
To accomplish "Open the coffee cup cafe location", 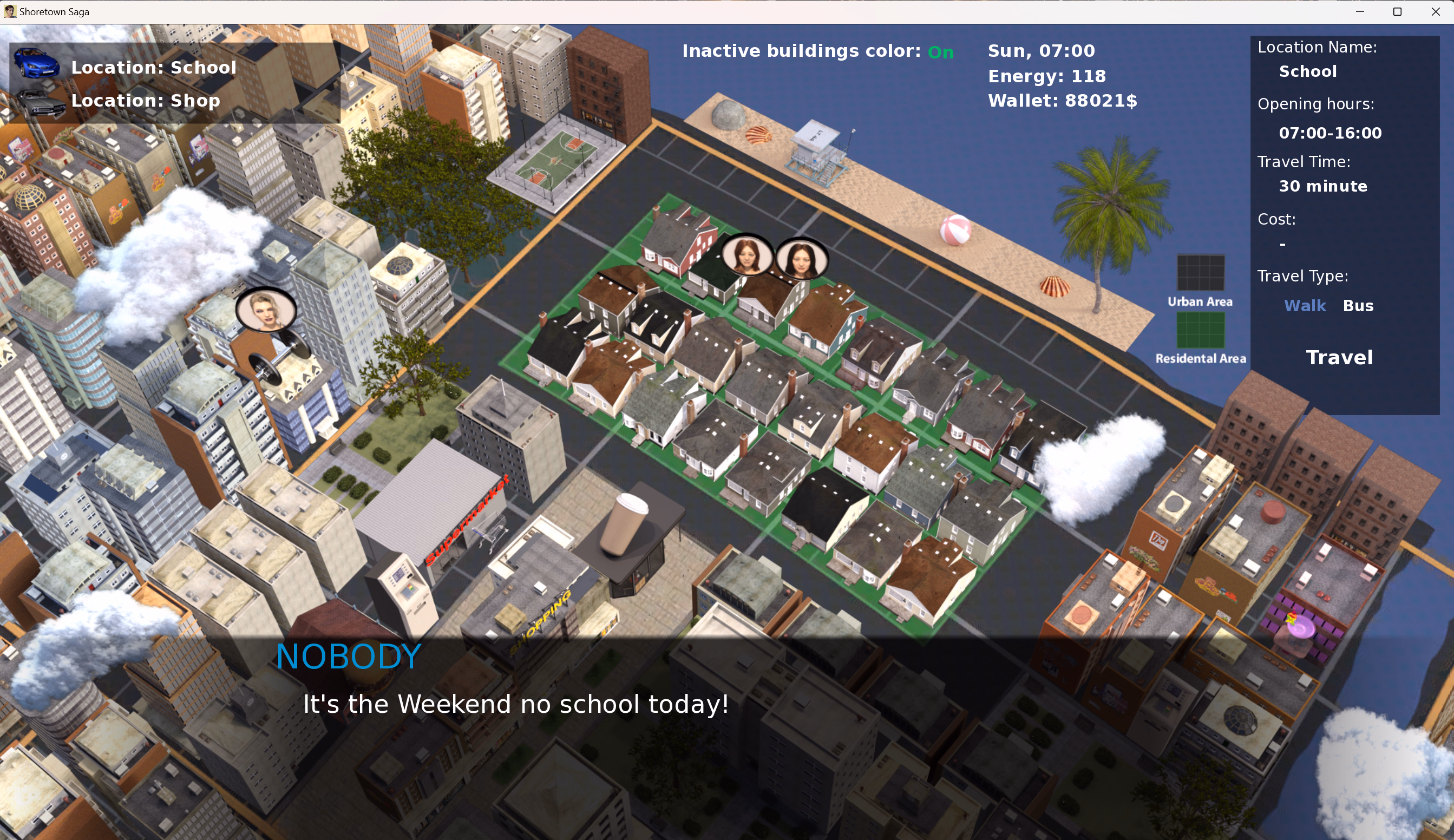I will pyautogui.click(x=624, y=525).
